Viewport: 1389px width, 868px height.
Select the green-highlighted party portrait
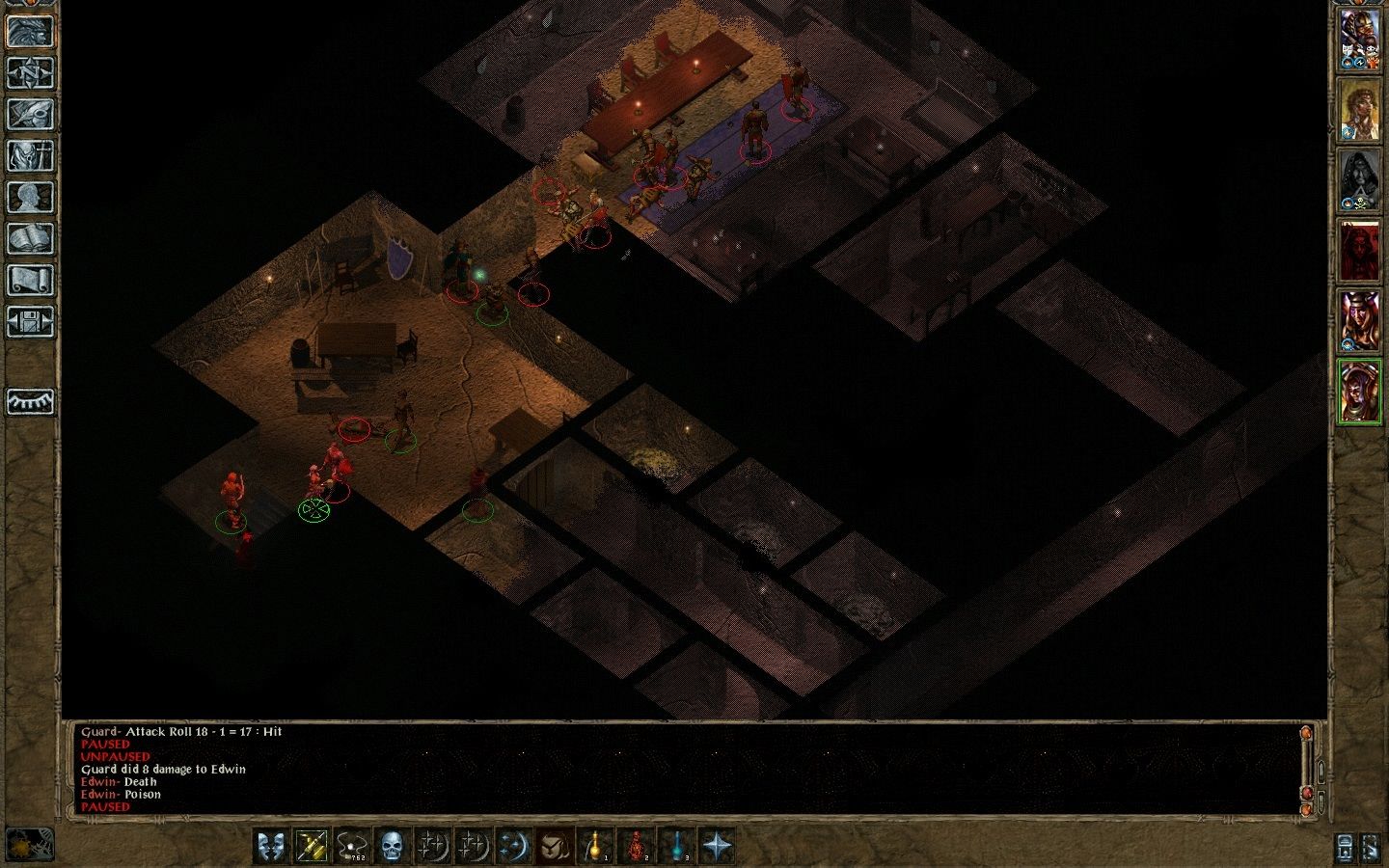click(x=1359, y=393)
